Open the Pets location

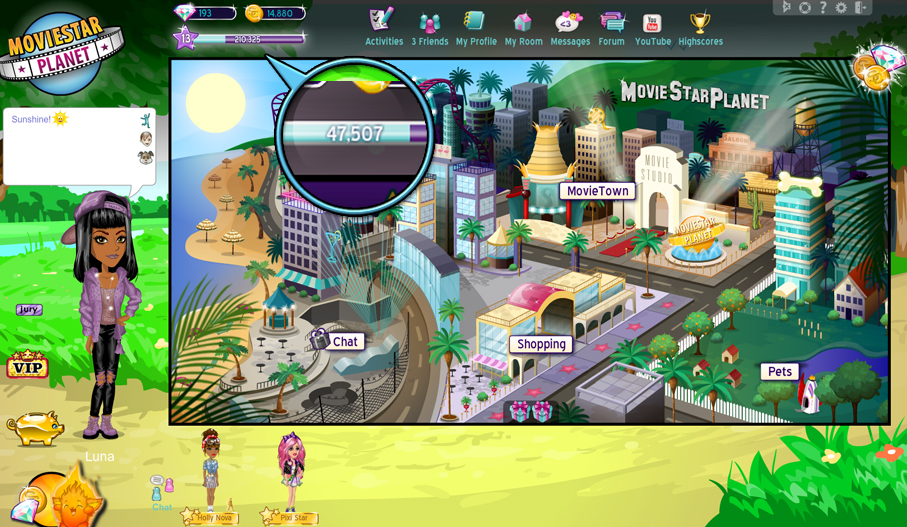780,372
